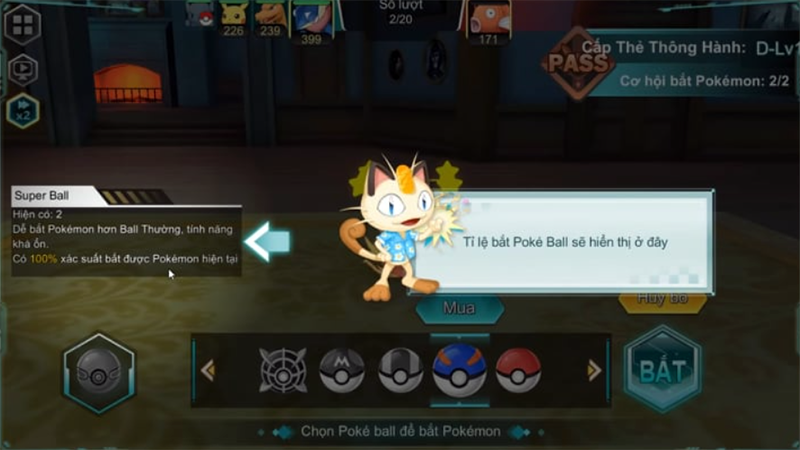
Task: Select the team portrait showing 399
Action: coord(311,20)
